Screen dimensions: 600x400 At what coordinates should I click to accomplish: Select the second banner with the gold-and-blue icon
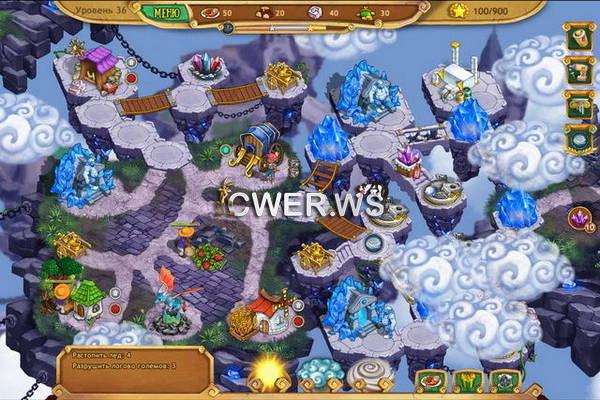579,72
